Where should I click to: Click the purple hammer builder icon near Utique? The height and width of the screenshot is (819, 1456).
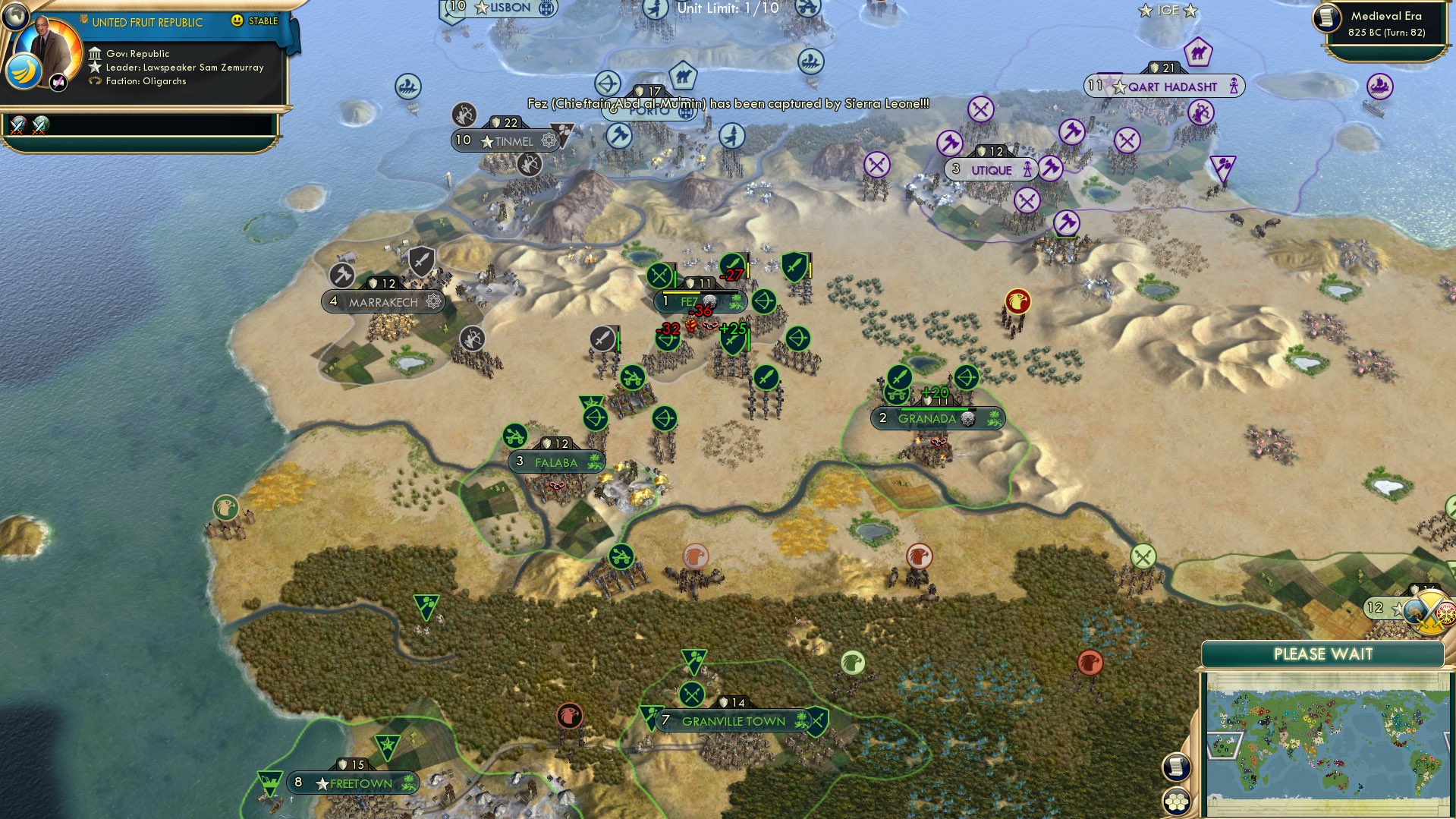(950, 143)
